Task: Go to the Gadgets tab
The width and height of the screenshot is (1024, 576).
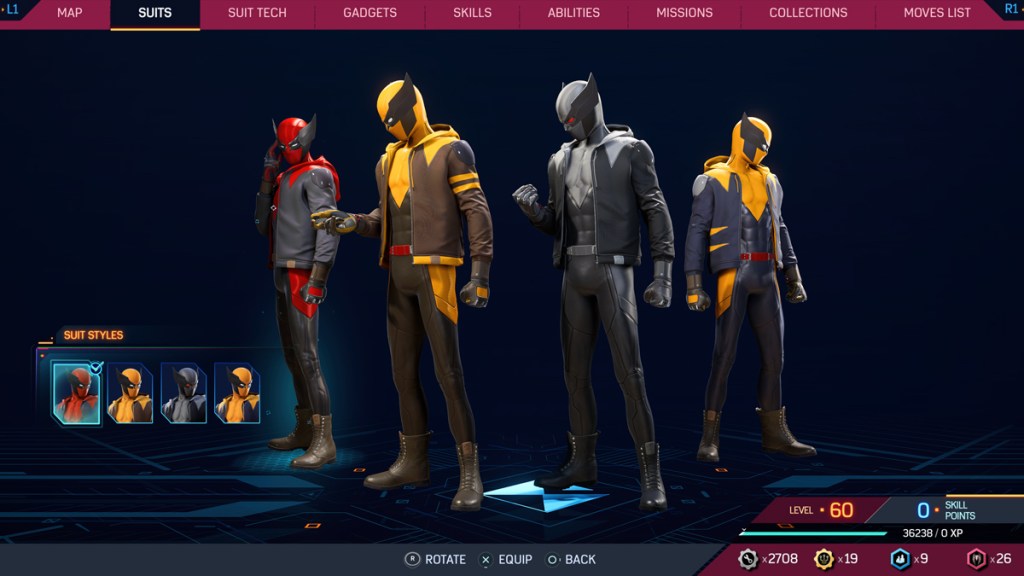Action: point(369,13)
